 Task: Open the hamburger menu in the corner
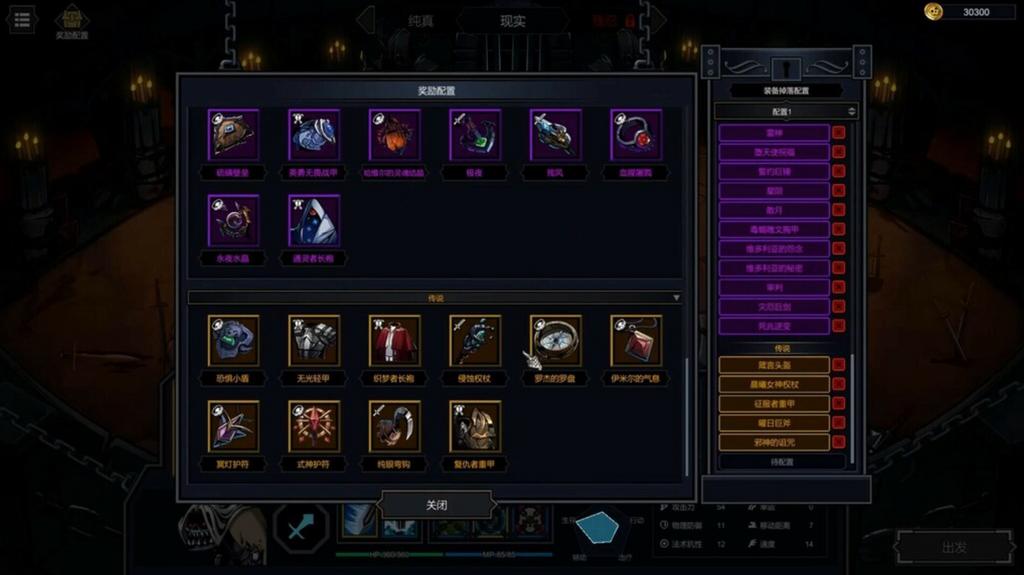22,20
